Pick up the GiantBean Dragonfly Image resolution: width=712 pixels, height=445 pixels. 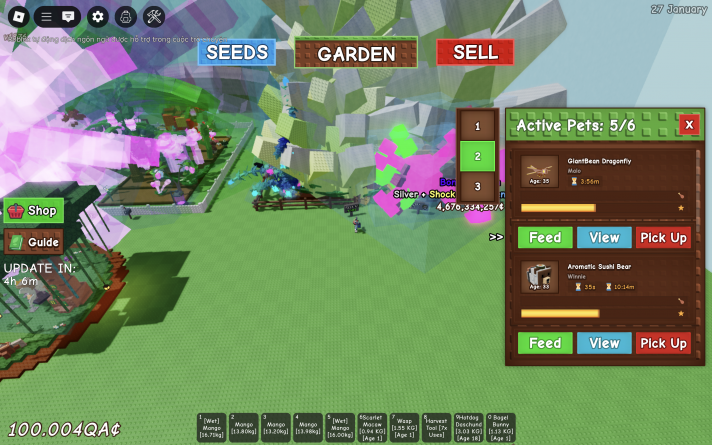pos(663,237)
